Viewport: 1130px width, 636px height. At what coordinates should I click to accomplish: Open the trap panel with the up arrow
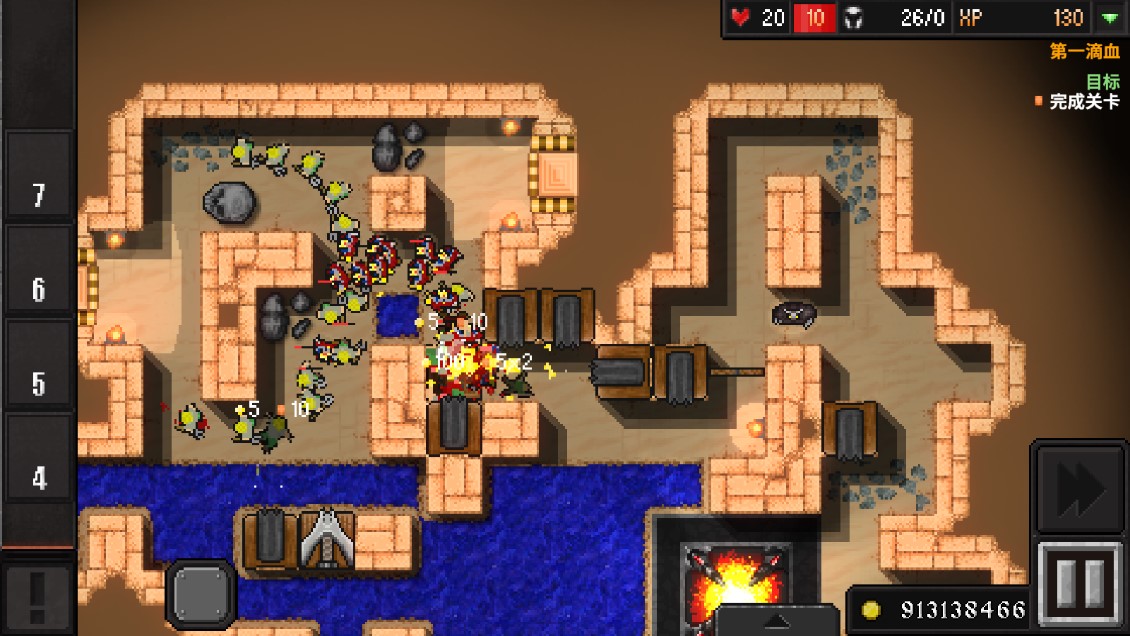click(776, 619)
